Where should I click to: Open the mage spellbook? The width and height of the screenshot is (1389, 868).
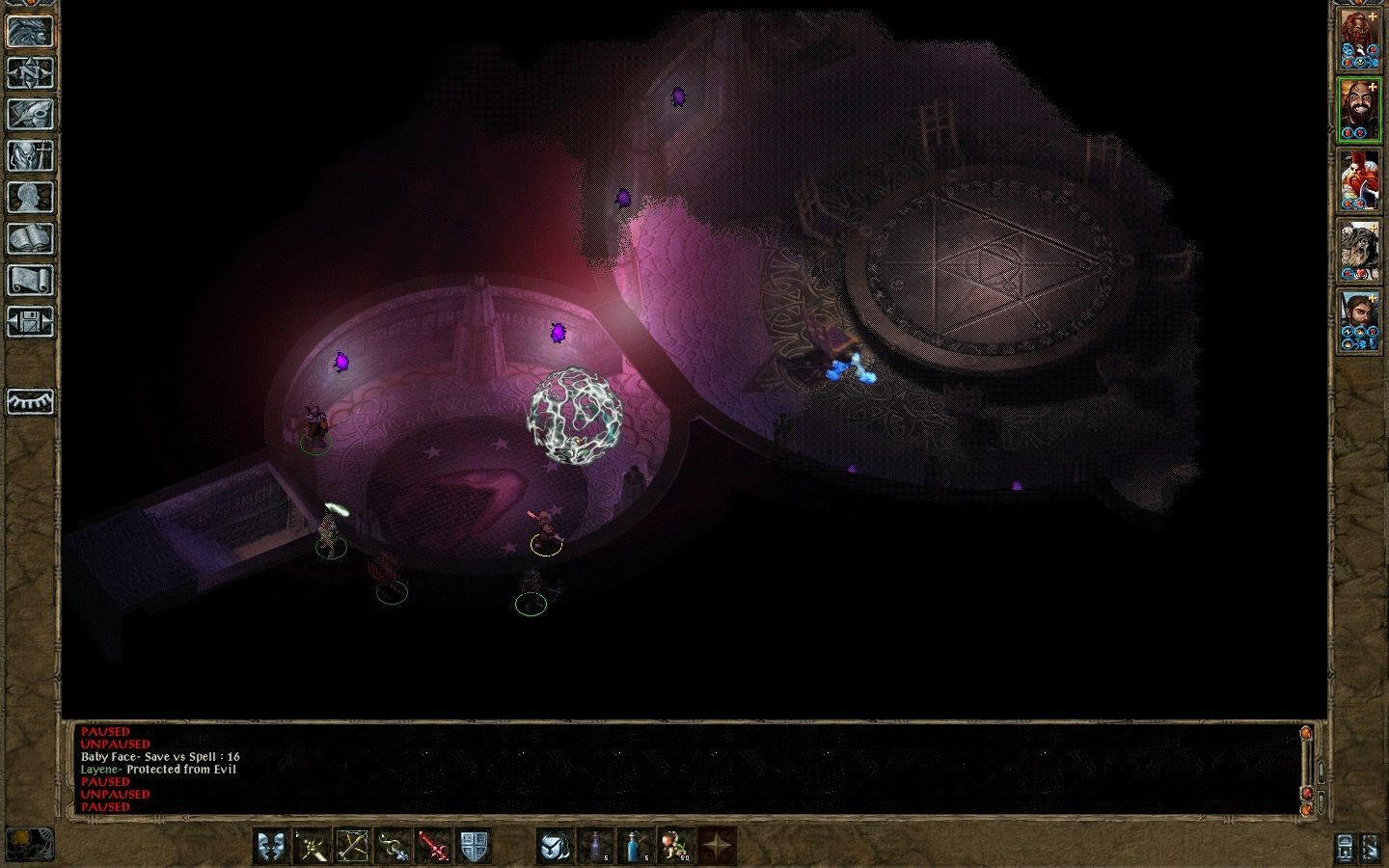coord(30,238)
